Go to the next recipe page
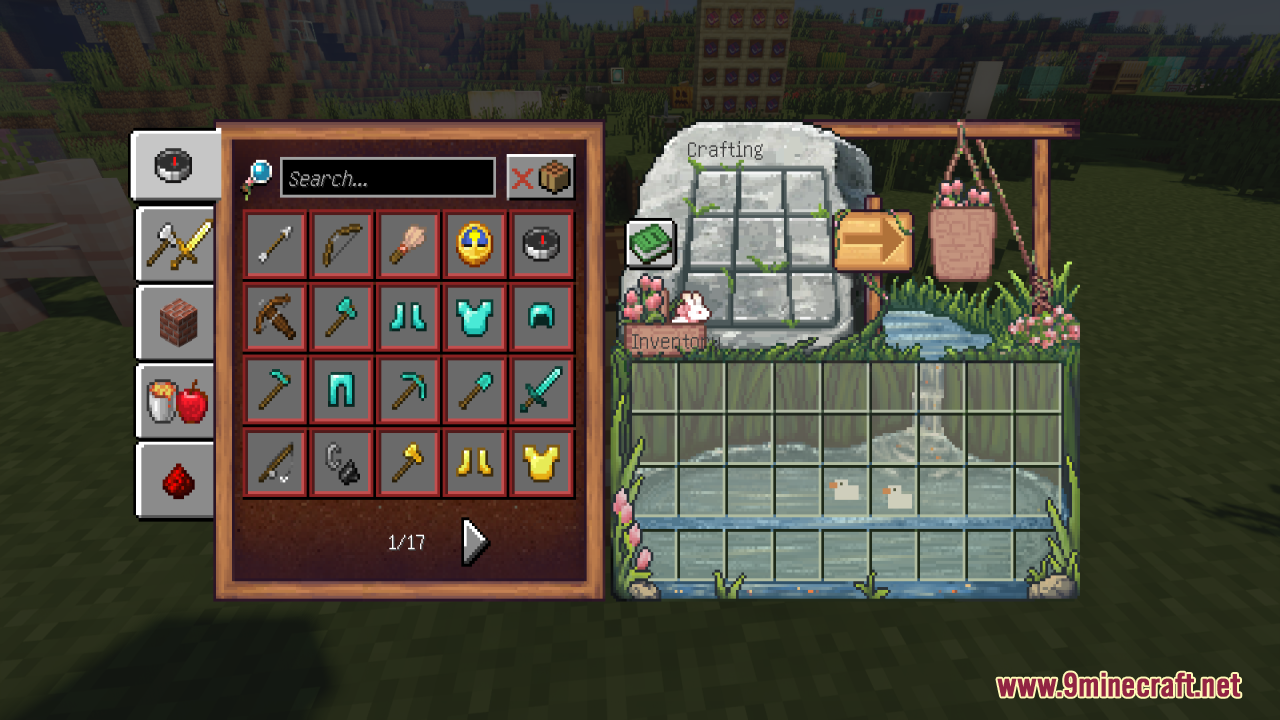This screenshot has width=1280, height=720. 474,542
